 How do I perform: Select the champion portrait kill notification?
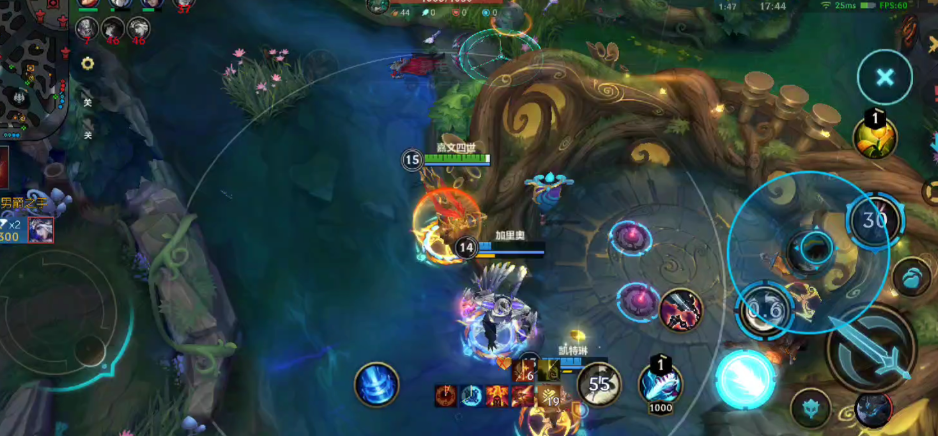click(x=41, y=230)
